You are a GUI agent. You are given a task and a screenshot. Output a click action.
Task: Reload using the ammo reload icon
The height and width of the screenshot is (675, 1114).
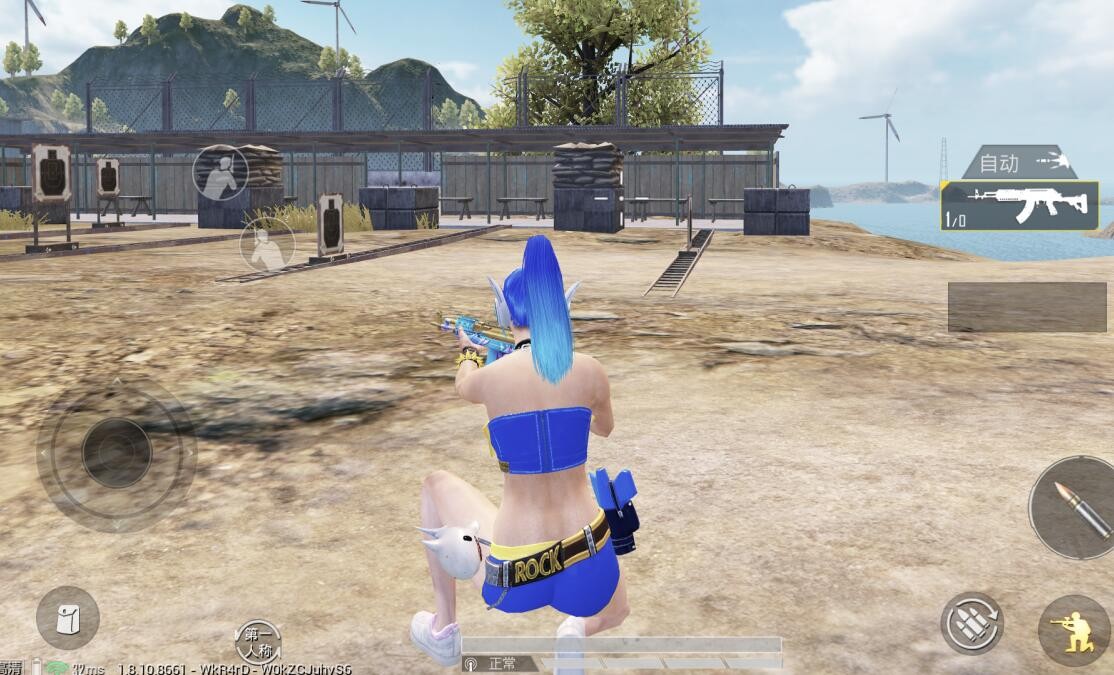971,623
